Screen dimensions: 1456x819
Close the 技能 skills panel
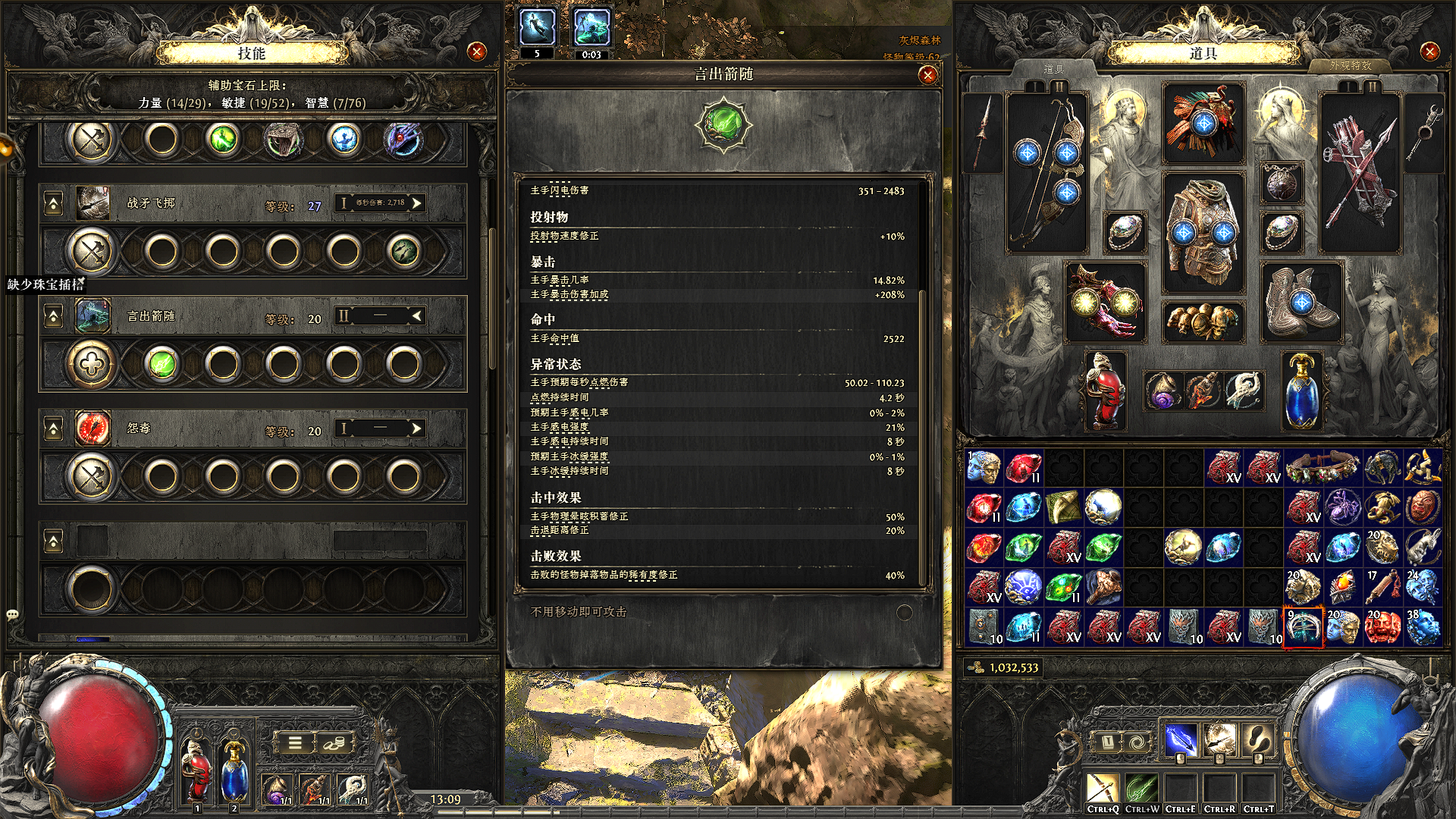[x=476, y=52]
